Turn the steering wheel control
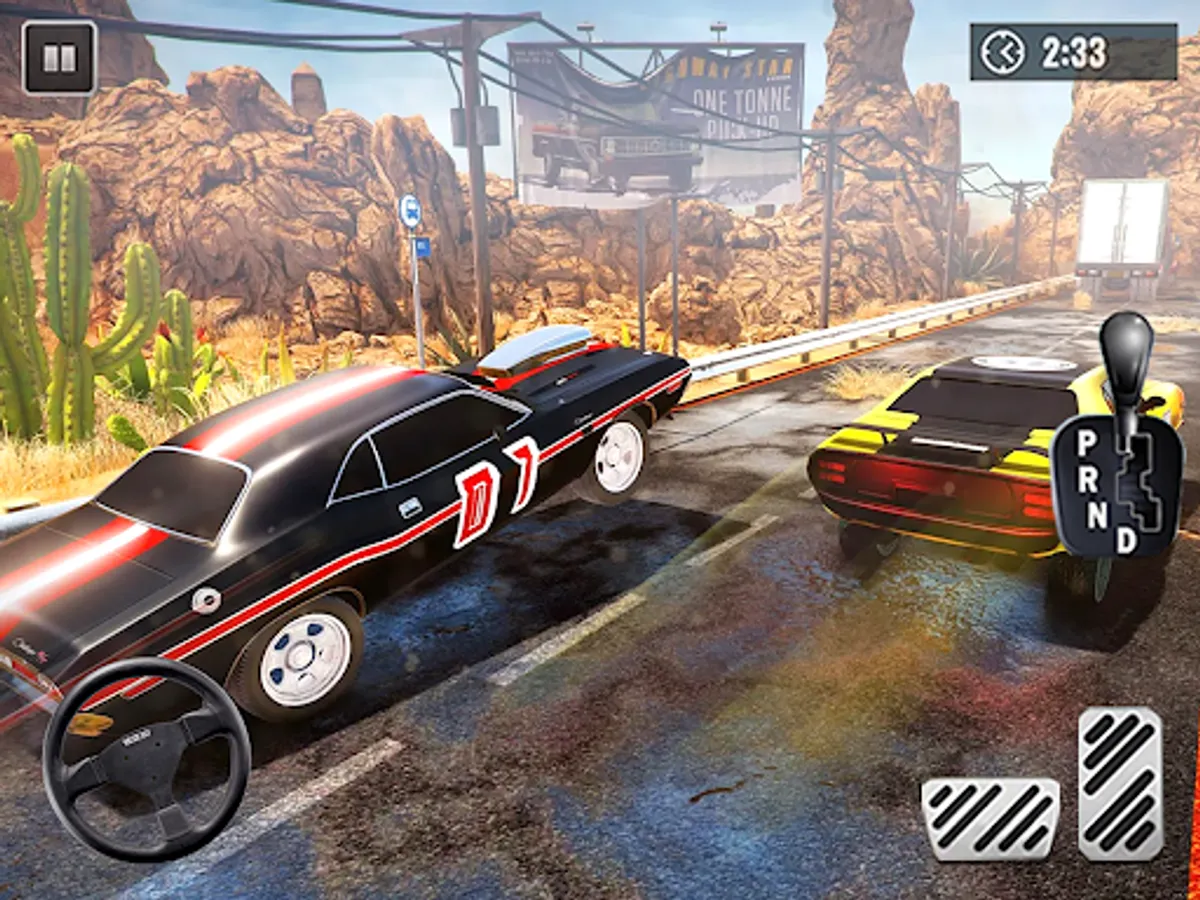The image size is (1200, 900). pos(146,759)
